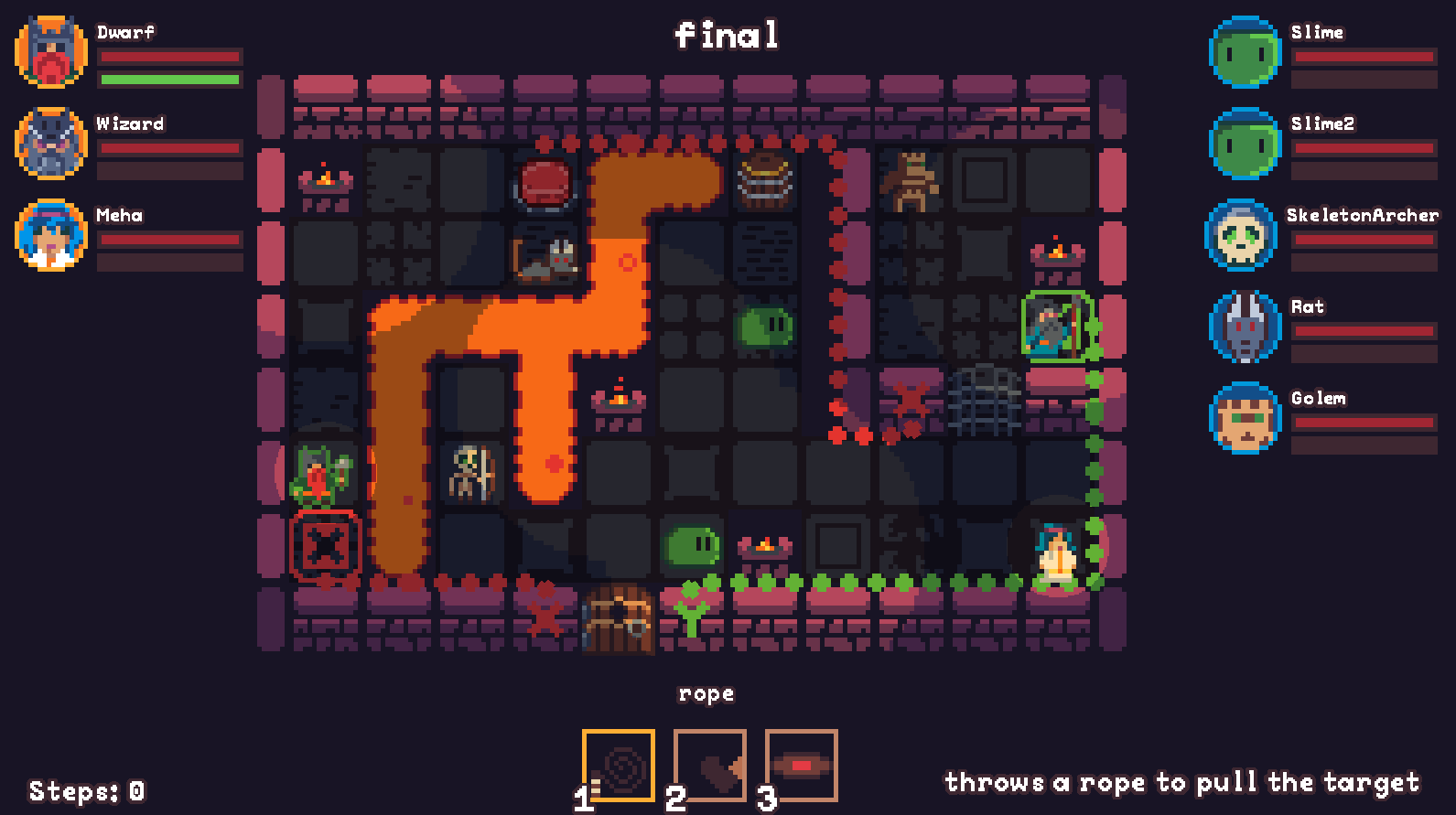Click the Golem enemy portrait
The width and height of the screenshot is (1456, 815).
point(1245,418)
